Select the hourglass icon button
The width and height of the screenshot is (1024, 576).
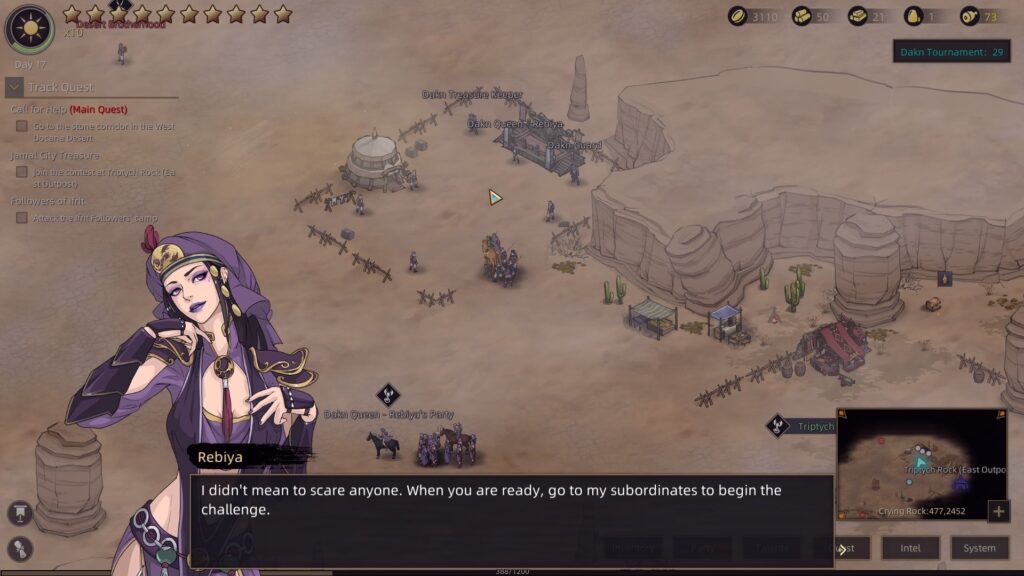point(18,548)
